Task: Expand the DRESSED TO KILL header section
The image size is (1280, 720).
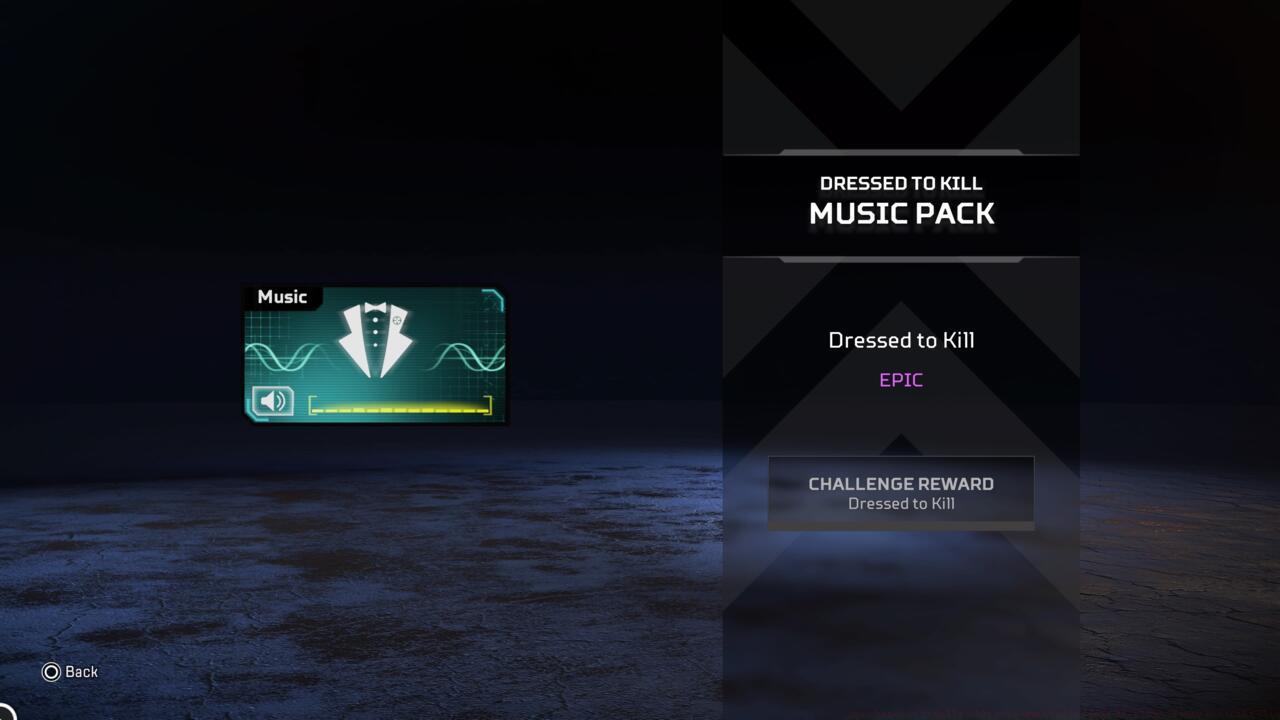Action: pos(901,183)
